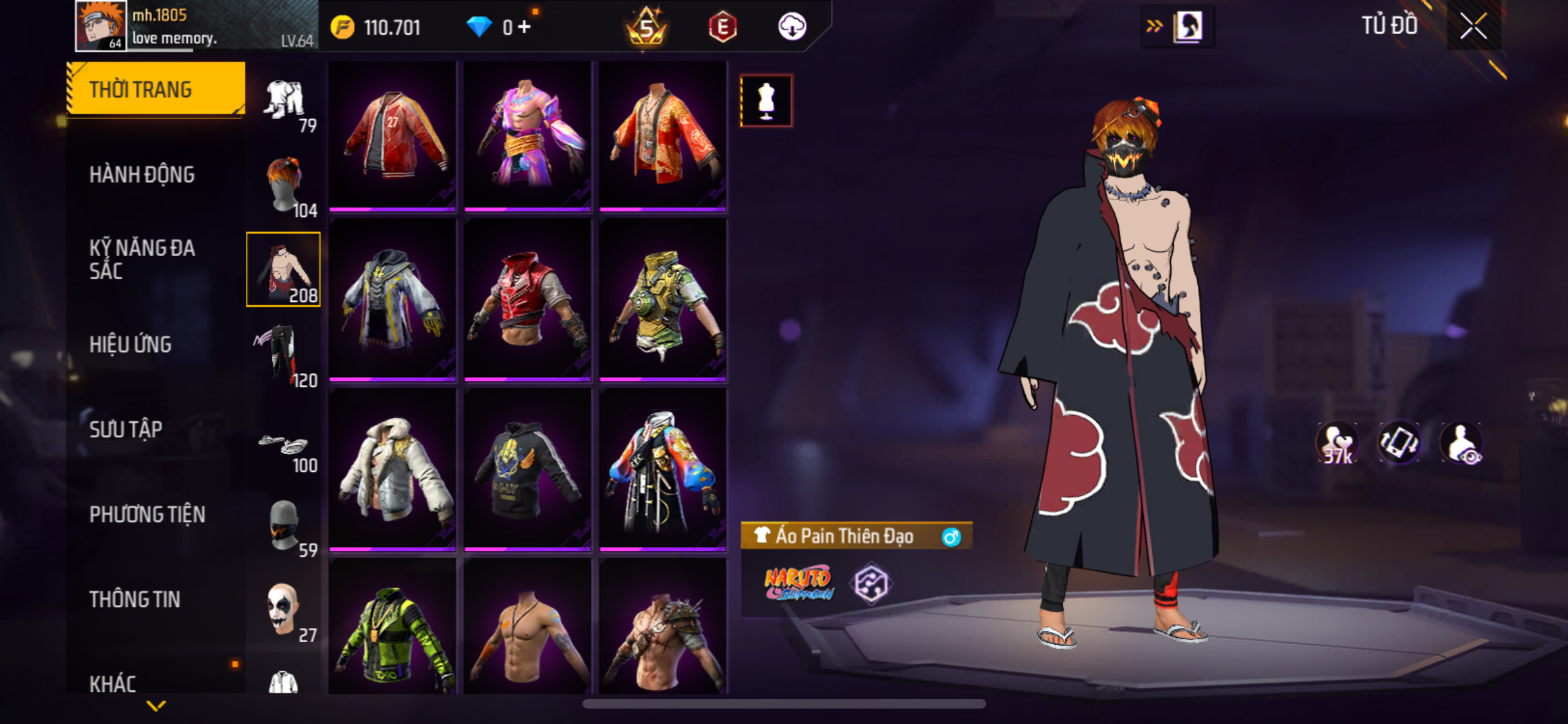
Task: Add diamonds with the plus button
Action: click(525, 27)
